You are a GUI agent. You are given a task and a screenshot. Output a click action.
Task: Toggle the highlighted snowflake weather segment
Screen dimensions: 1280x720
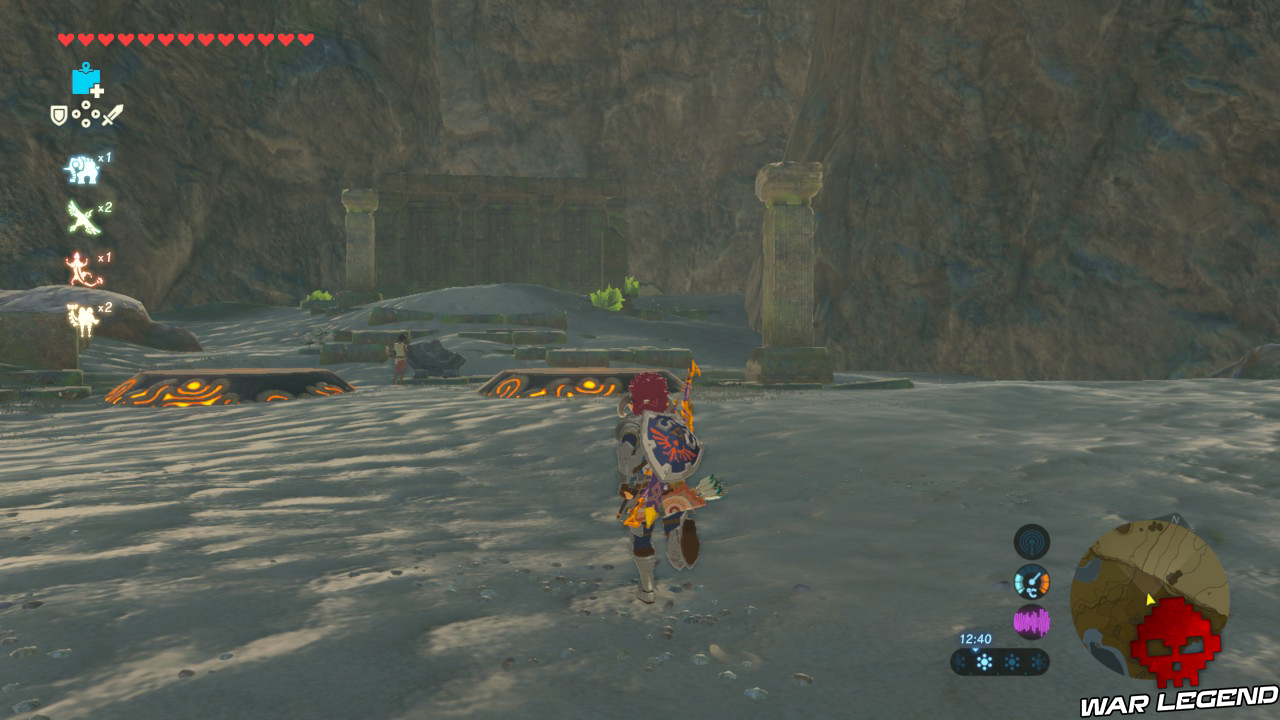[x=983, y=661]
